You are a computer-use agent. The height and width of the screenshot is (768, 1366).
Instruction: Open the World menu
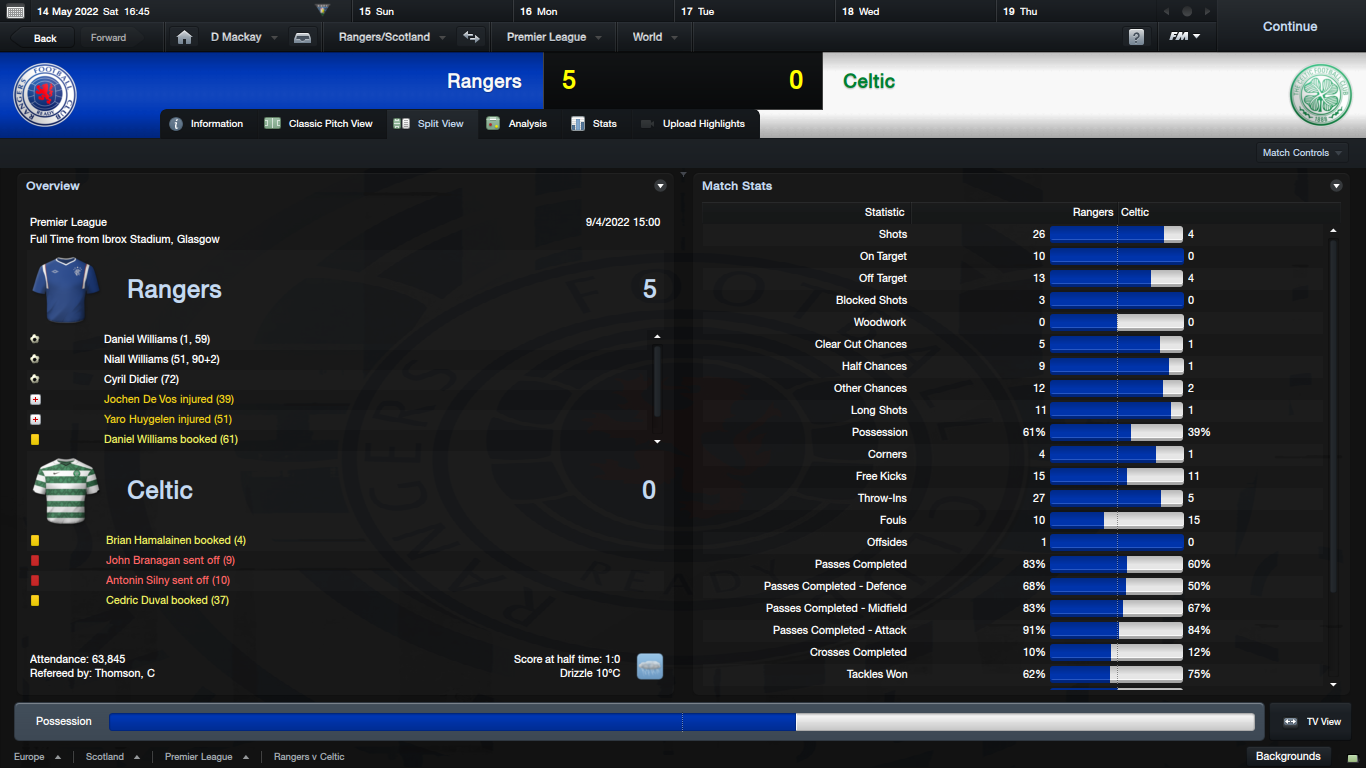654,37
